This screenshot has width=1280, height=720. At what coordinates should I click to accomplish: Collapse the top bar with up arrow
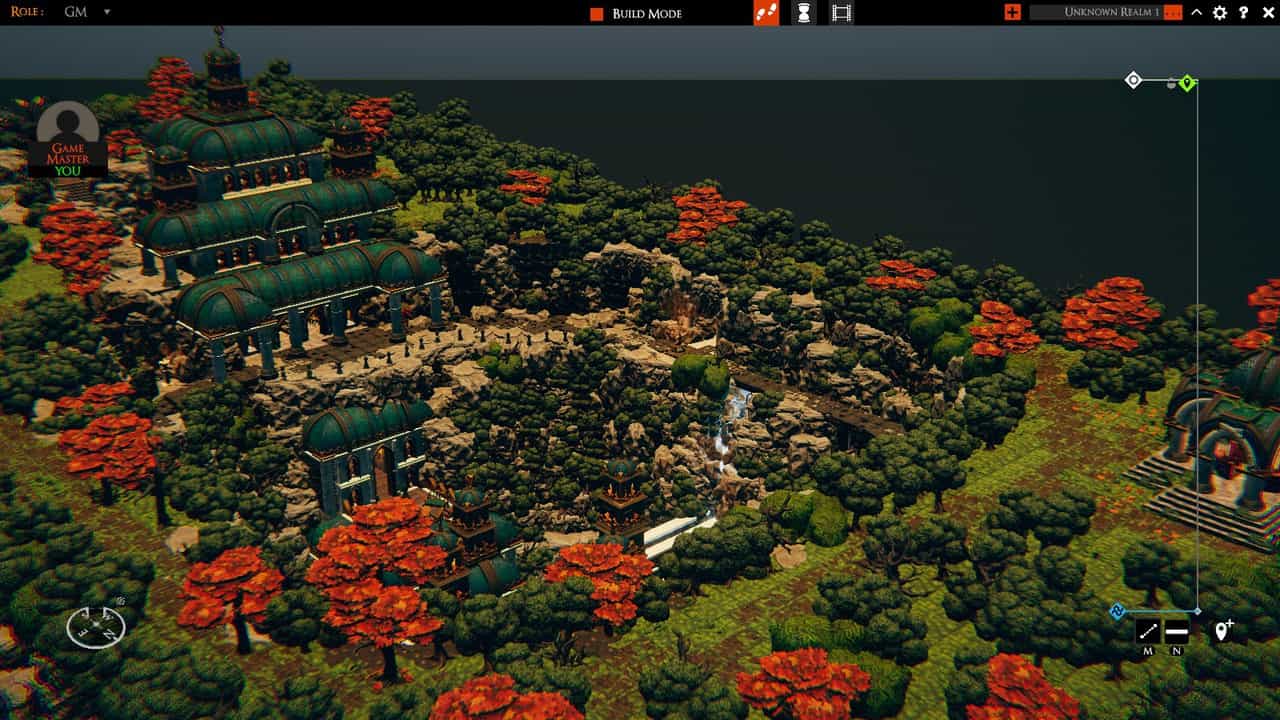coord(1196,13)
